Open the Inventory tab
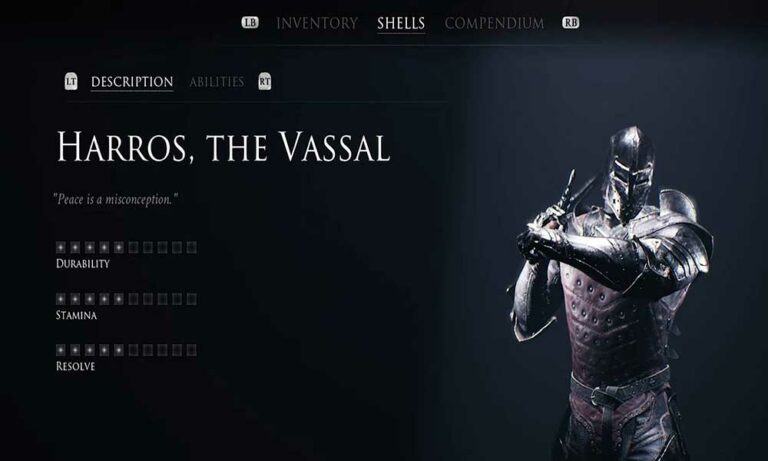Screen dimensions: 768x461 [316, 23]
